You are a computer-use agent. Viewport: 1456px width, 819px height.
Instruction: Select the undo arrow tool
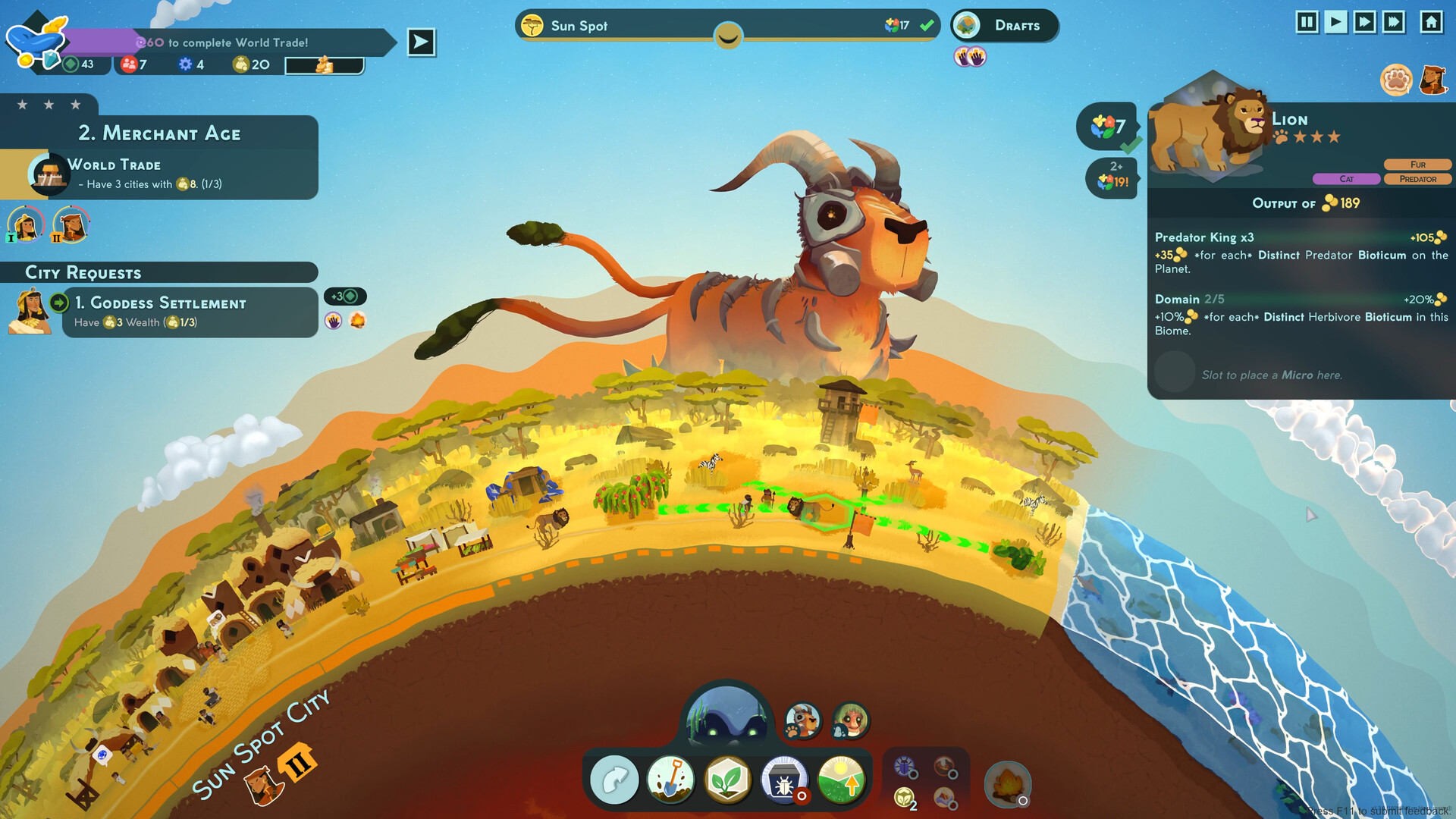[614, 779]
